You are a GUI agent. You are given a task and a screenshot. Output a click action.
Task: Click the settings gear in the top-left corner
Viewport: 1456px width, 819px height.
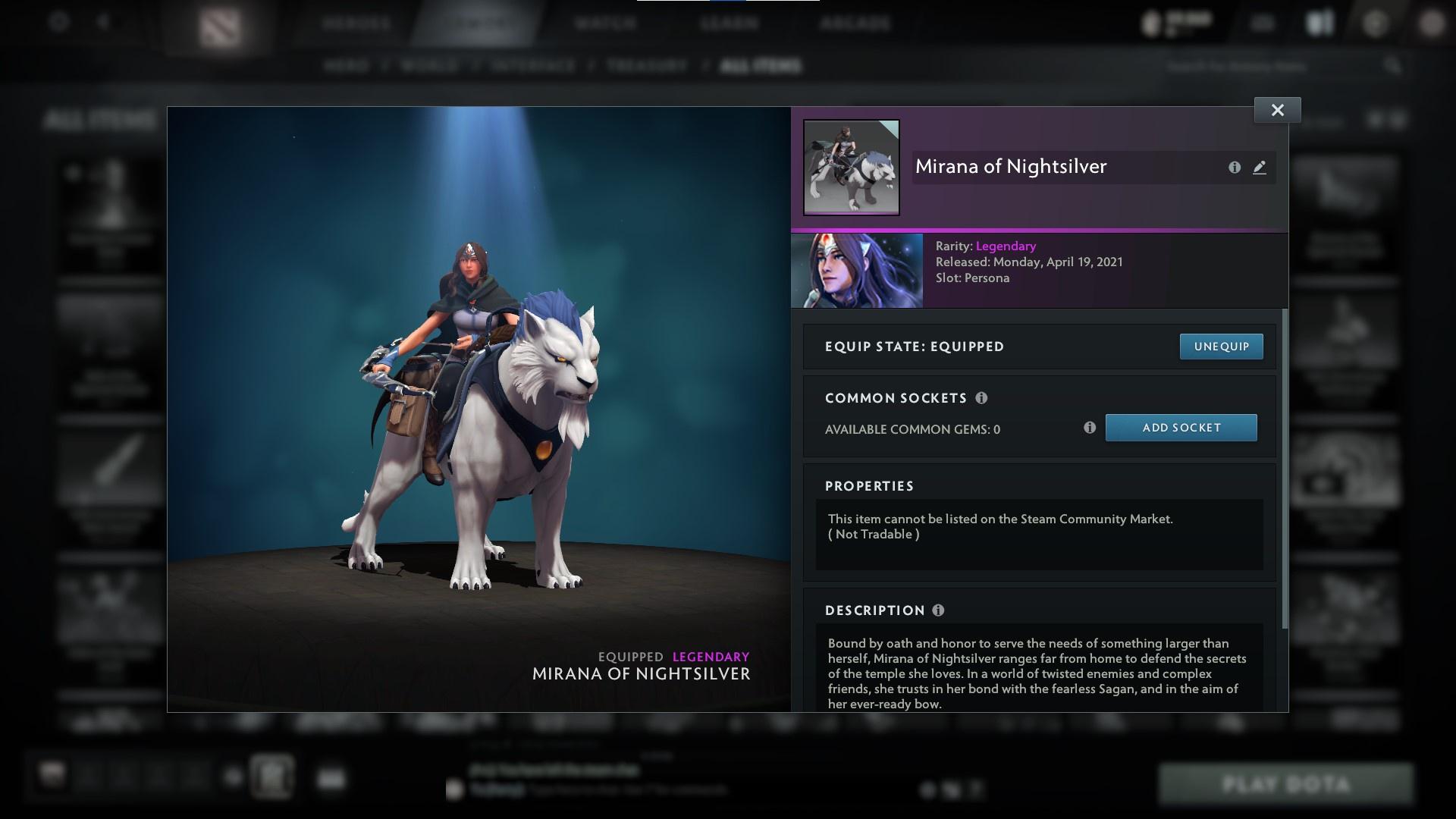[x=57, y=22]
